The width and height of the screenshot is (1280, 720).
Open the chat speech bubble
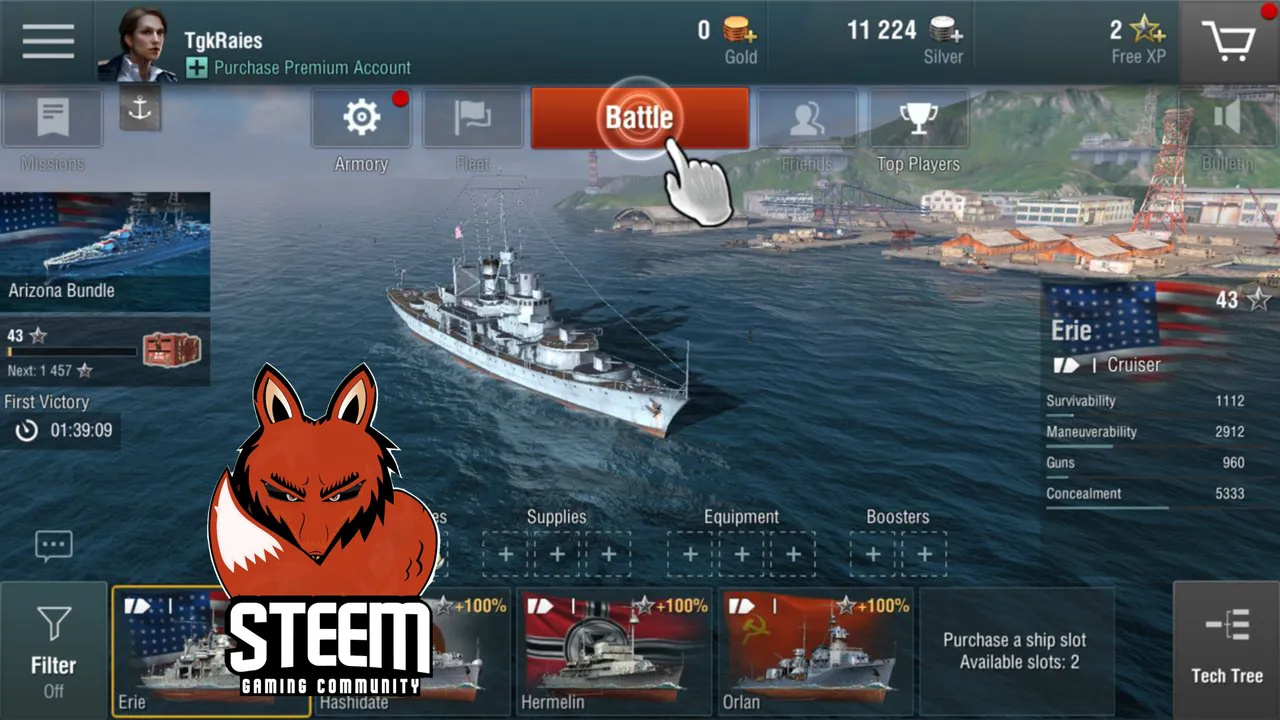pos(53,545)
